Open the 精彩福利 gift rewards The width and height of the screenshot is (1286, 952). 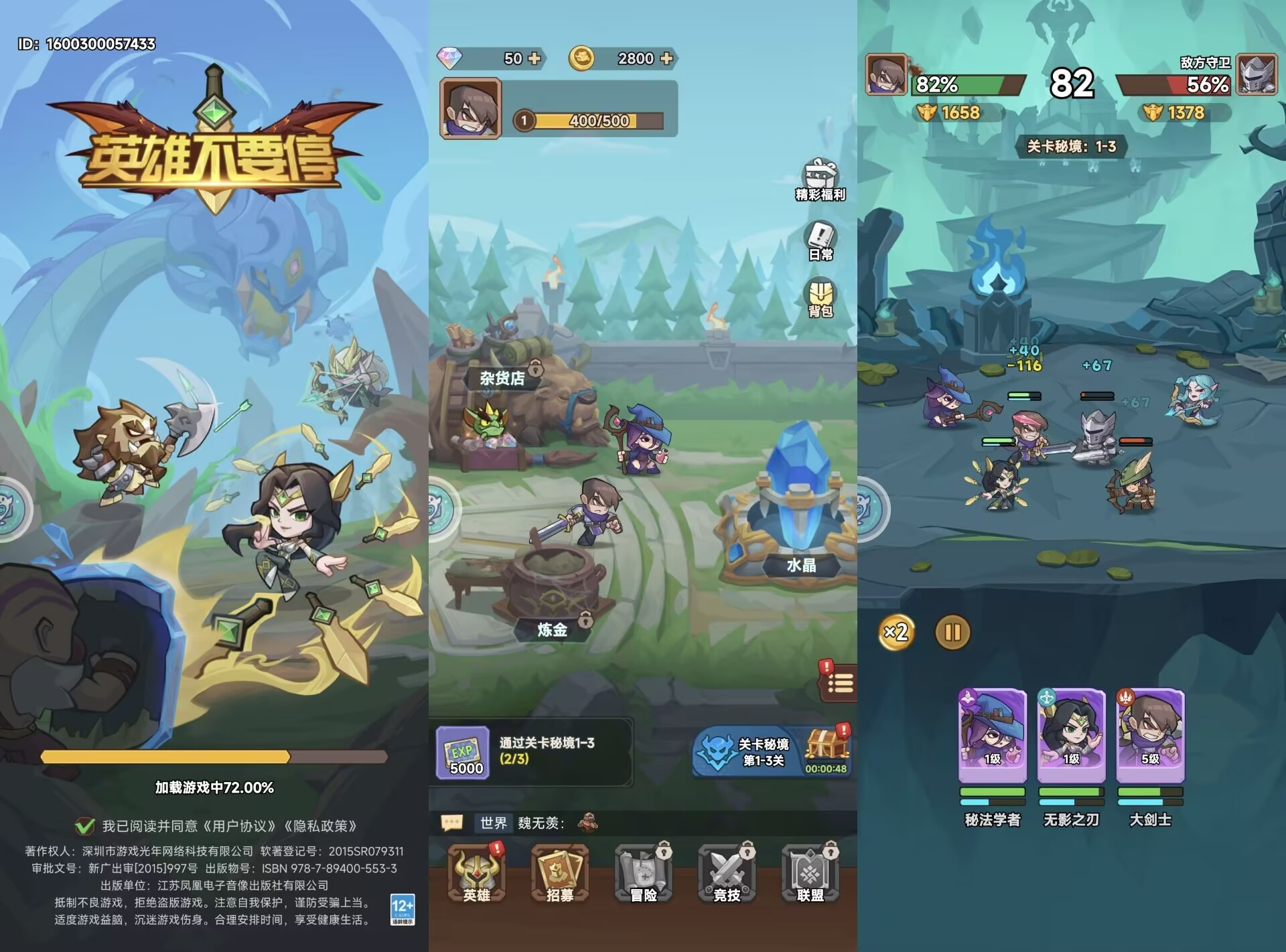point(820,179)
